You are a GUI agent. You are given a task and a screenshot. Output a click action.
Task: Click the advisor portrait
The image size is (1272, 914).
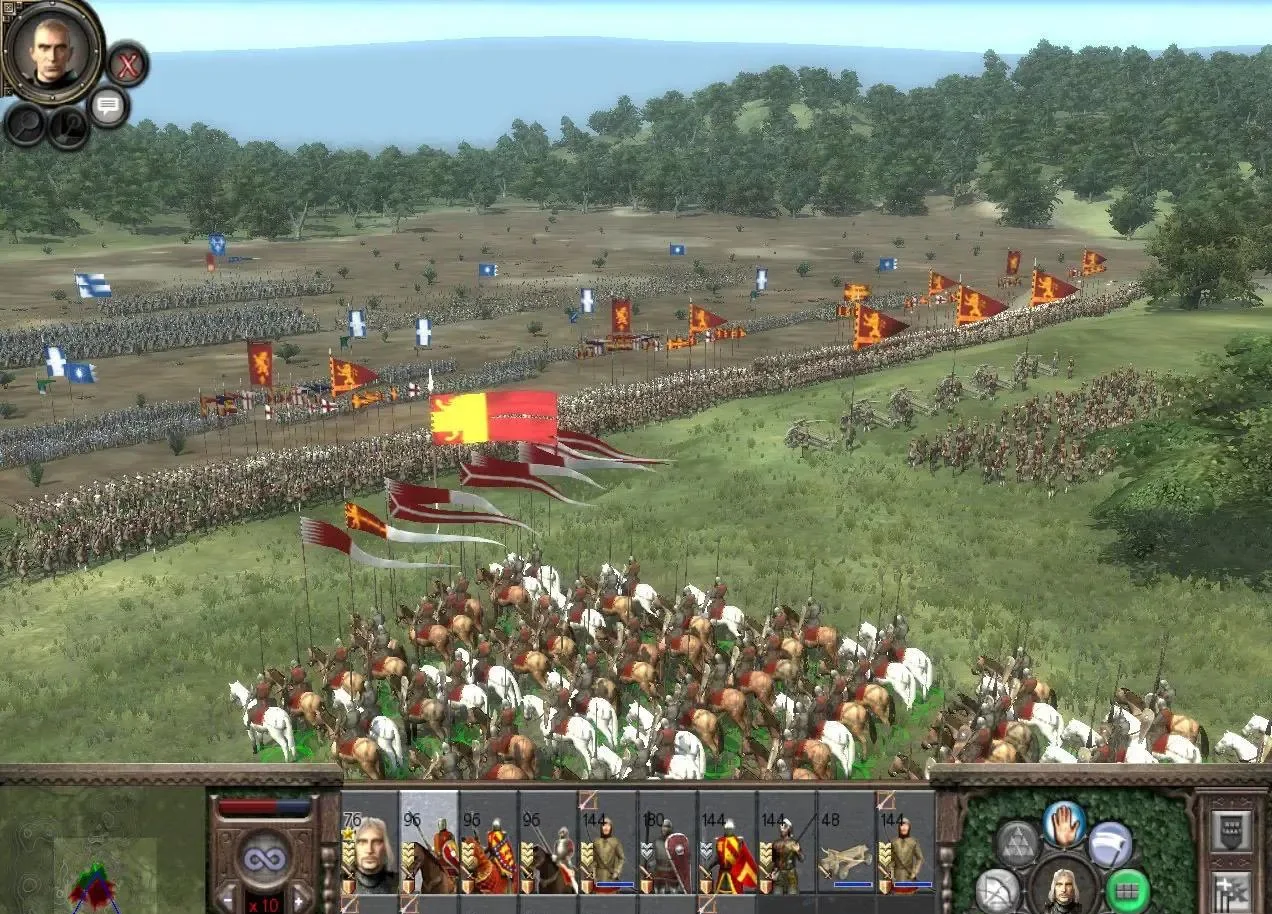[x=53, y=48]
